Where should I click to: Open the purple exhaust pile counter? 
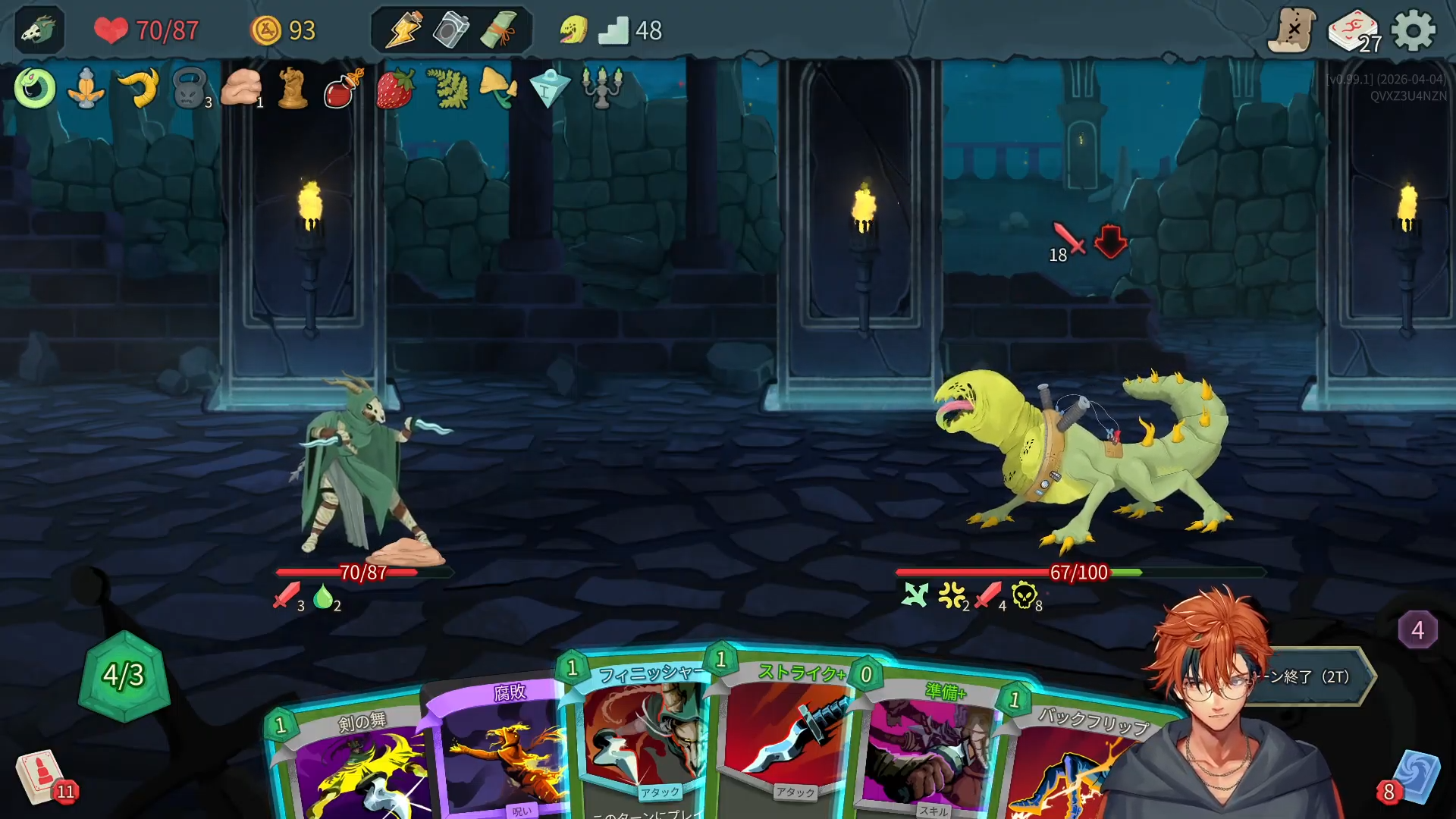point(1417,629)
